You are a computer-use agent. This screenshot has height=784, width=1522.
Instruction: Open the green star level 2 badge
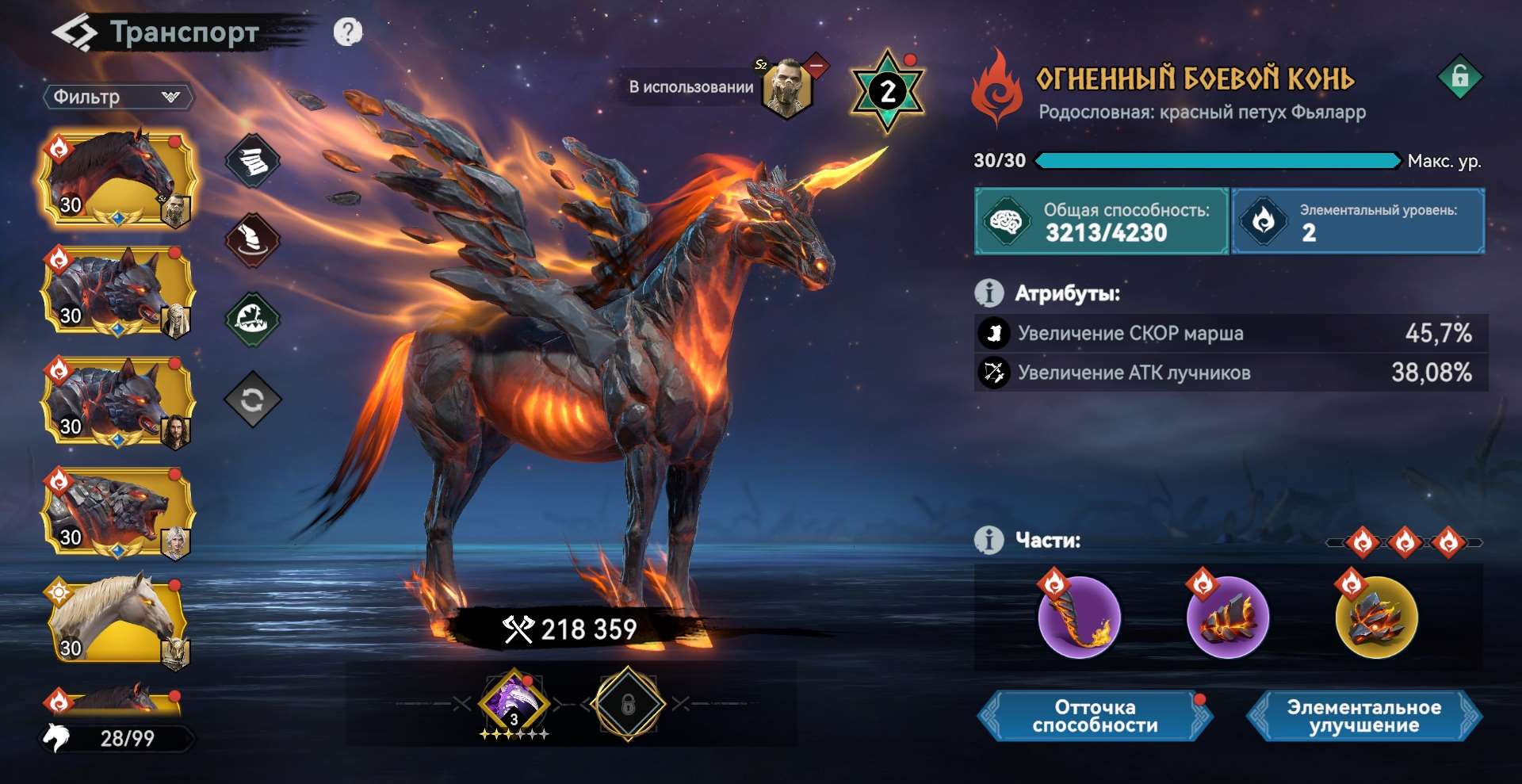coord(887,91)
